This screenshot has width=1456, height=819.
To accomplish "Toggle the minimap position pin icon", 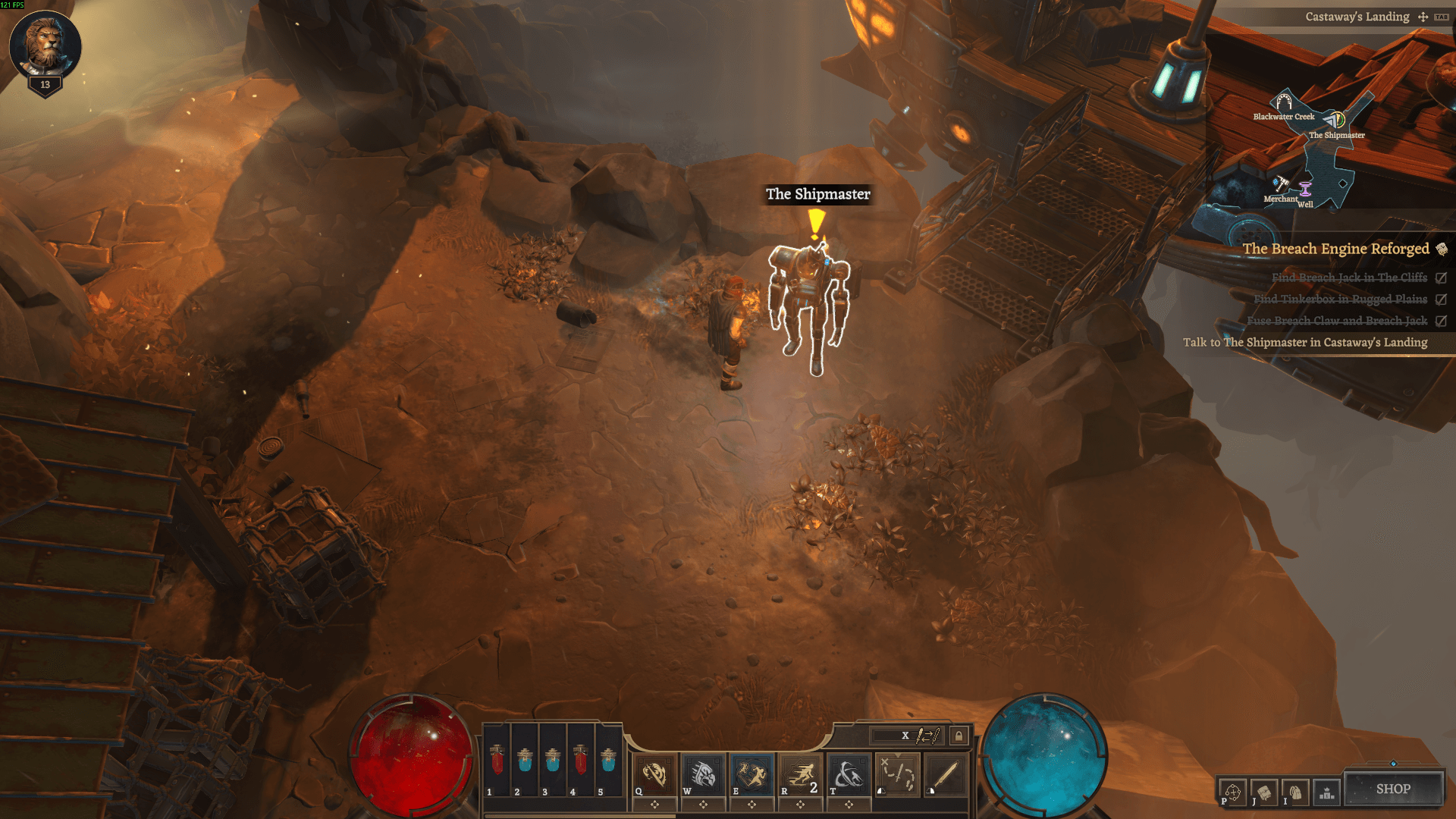I will 1423,17.
